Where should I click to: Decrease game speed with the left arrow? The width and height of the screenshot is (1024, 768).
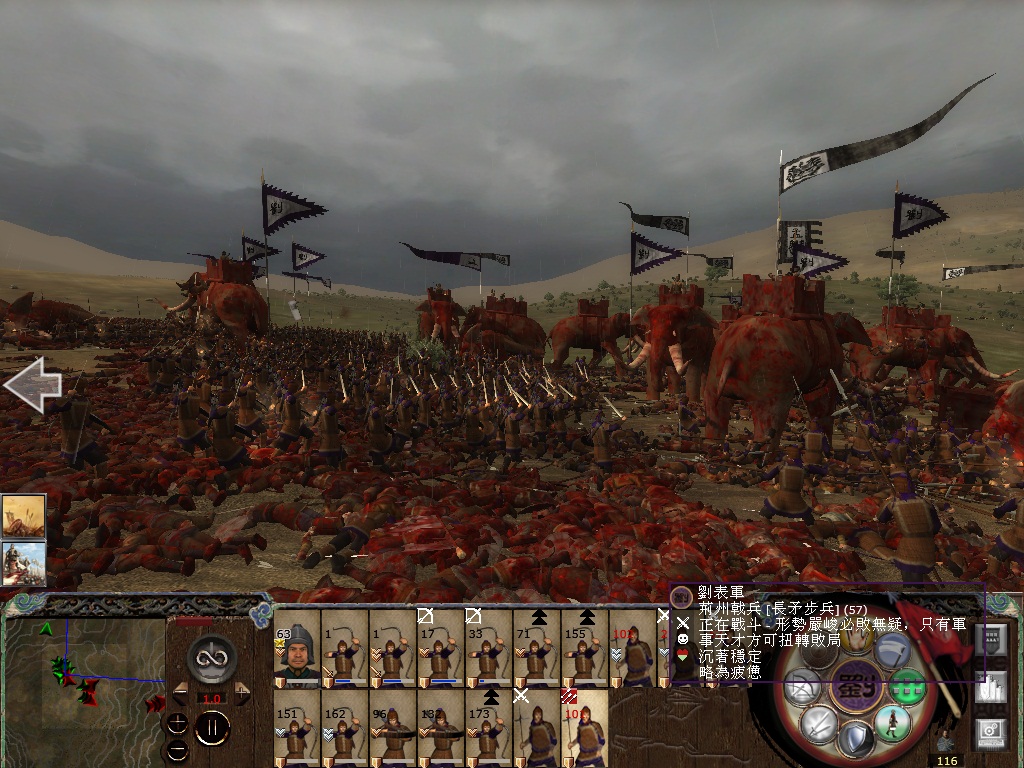(x=179, y=692)
